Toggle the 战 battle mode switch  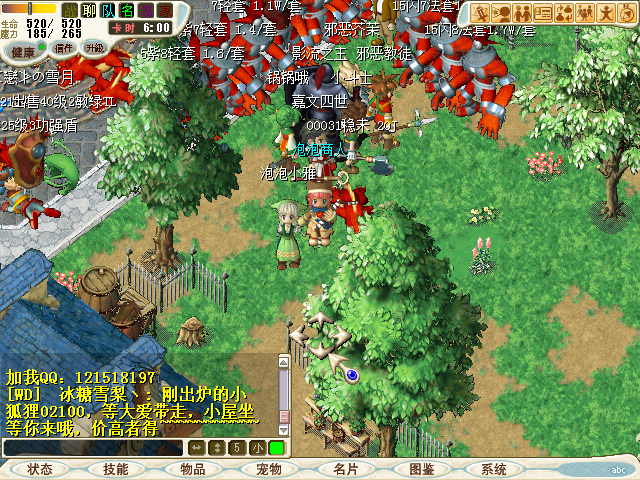pyautogui.click(x=70, y=10)
